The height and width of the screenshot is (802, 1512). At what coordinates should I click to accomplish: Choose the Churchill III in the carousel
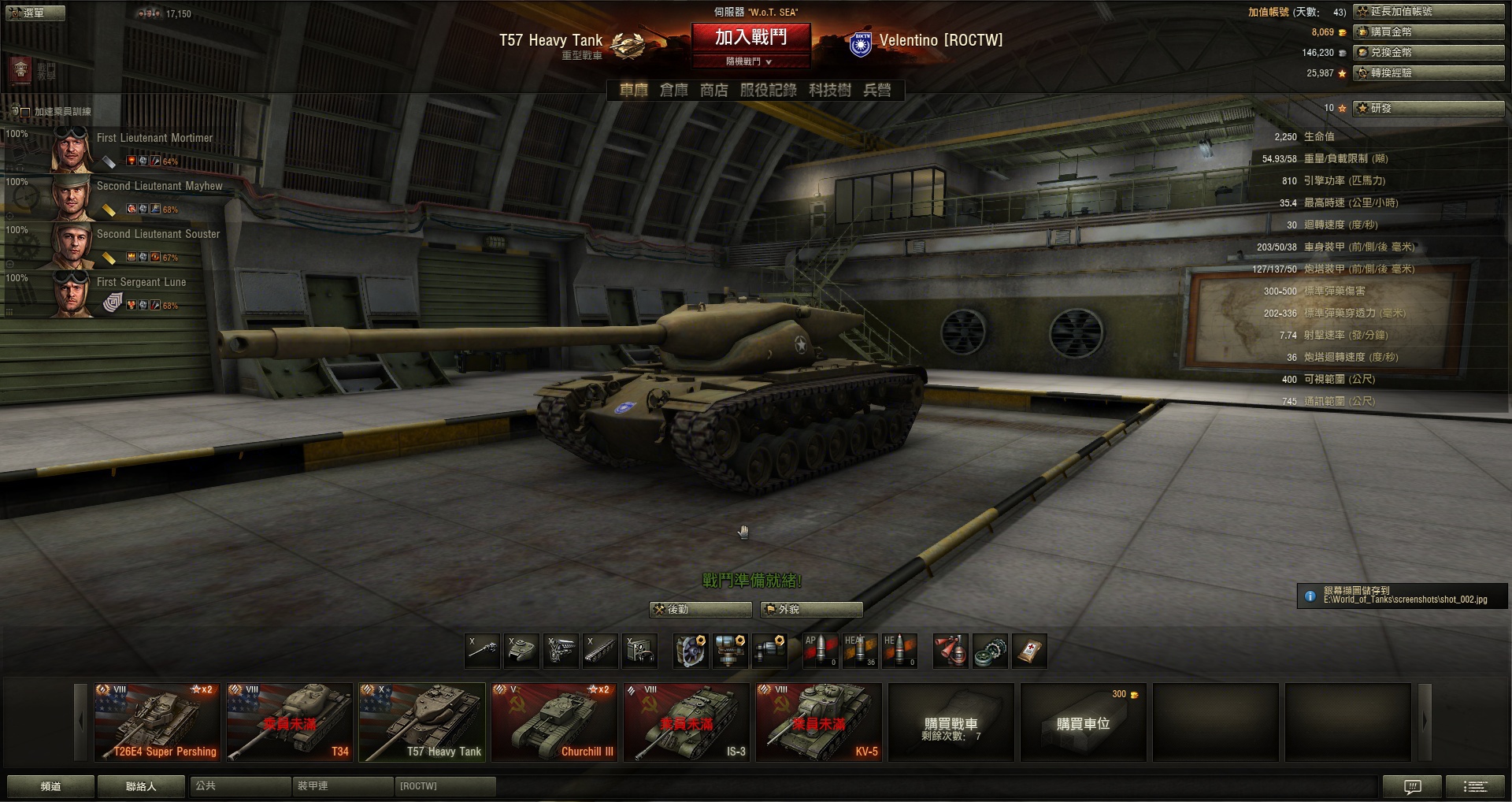click(x=554, y=722)
